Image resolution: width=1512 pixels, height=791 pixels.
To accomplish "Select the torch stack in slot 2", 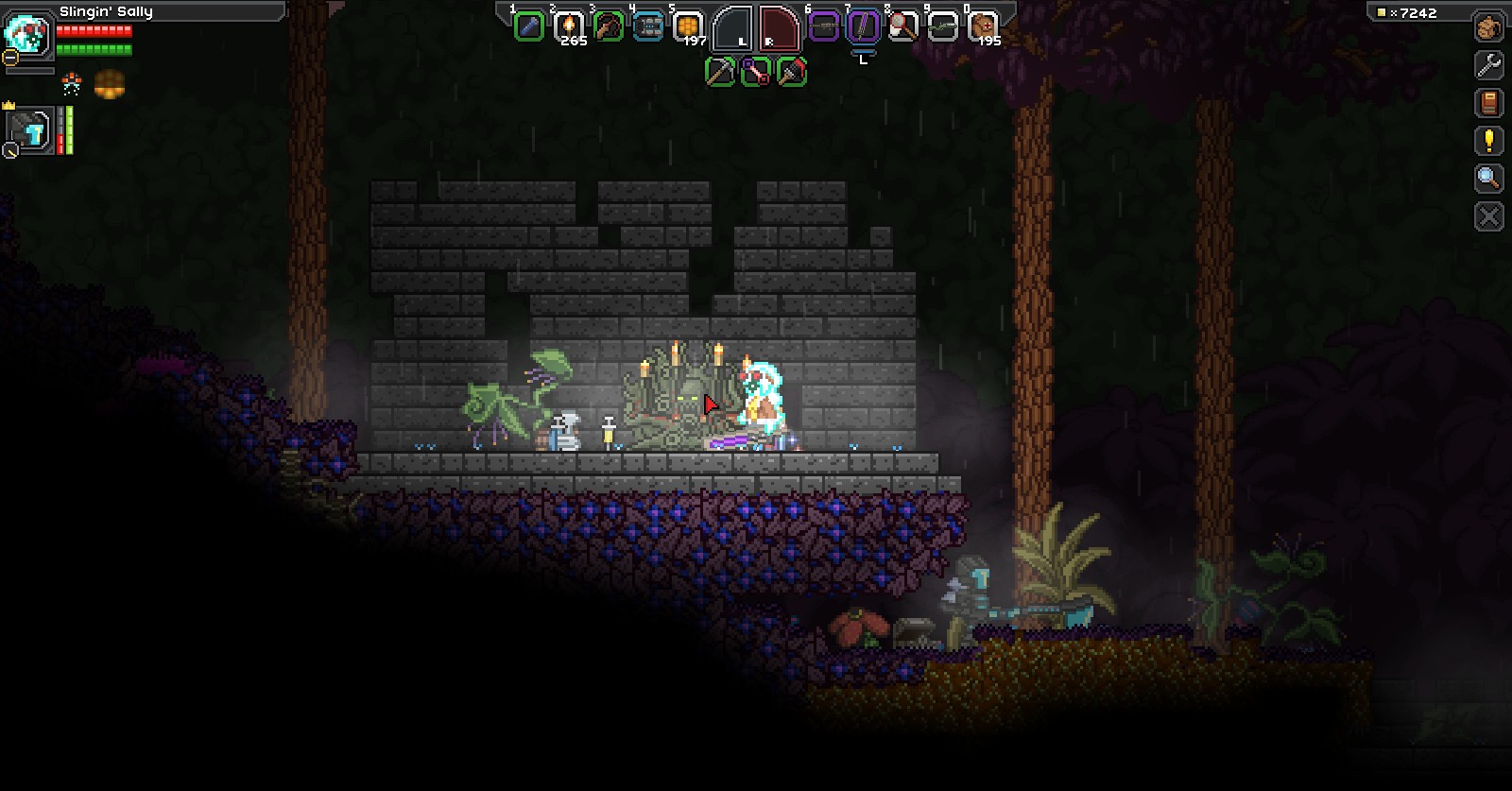I will click(569, 26).
